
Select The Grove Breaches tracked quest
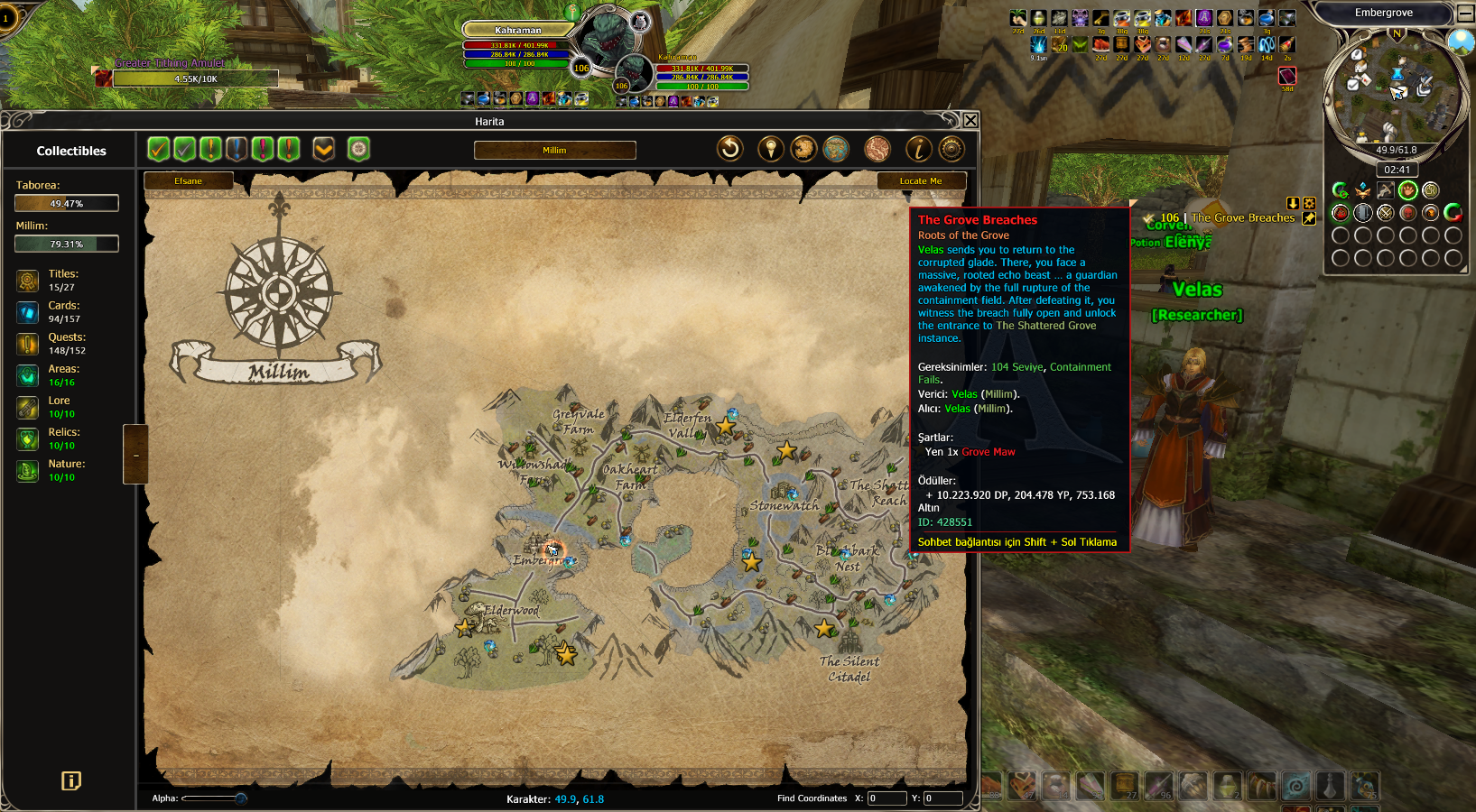coord(1242,218)
